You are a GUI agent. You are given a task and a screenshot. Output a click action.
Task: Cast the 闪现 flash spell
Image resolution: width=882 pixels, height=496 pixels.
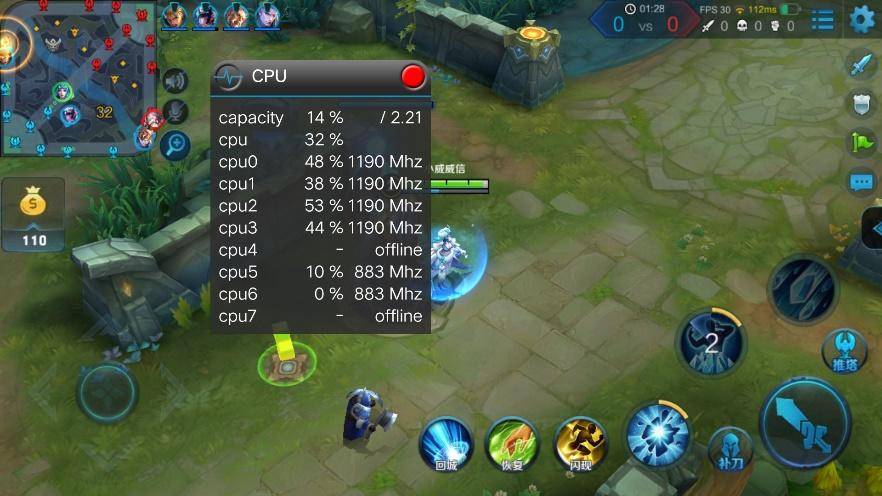[x=580, y=443]
